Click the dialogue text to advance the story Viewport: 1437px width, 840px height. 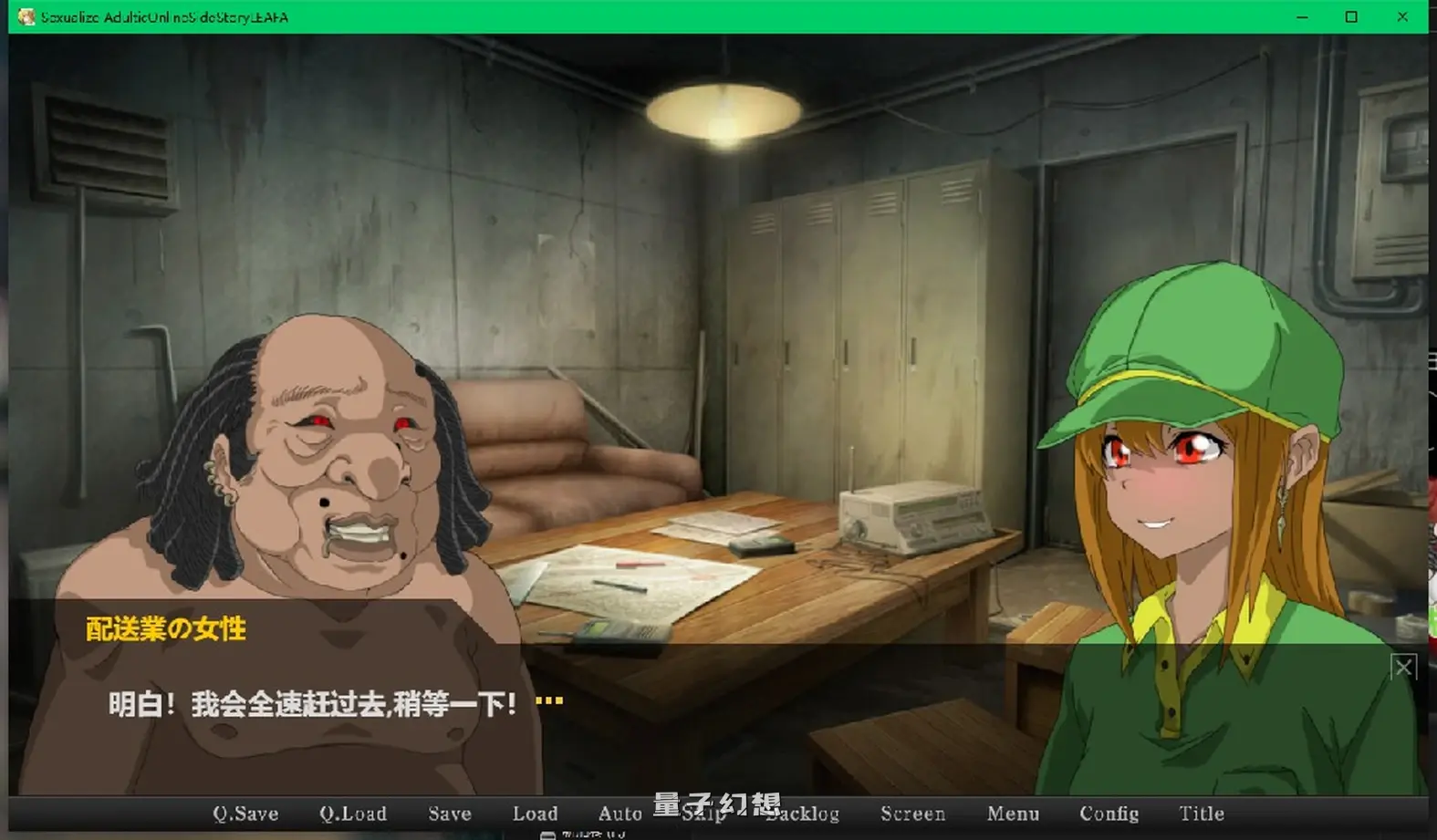coord(310,702)
